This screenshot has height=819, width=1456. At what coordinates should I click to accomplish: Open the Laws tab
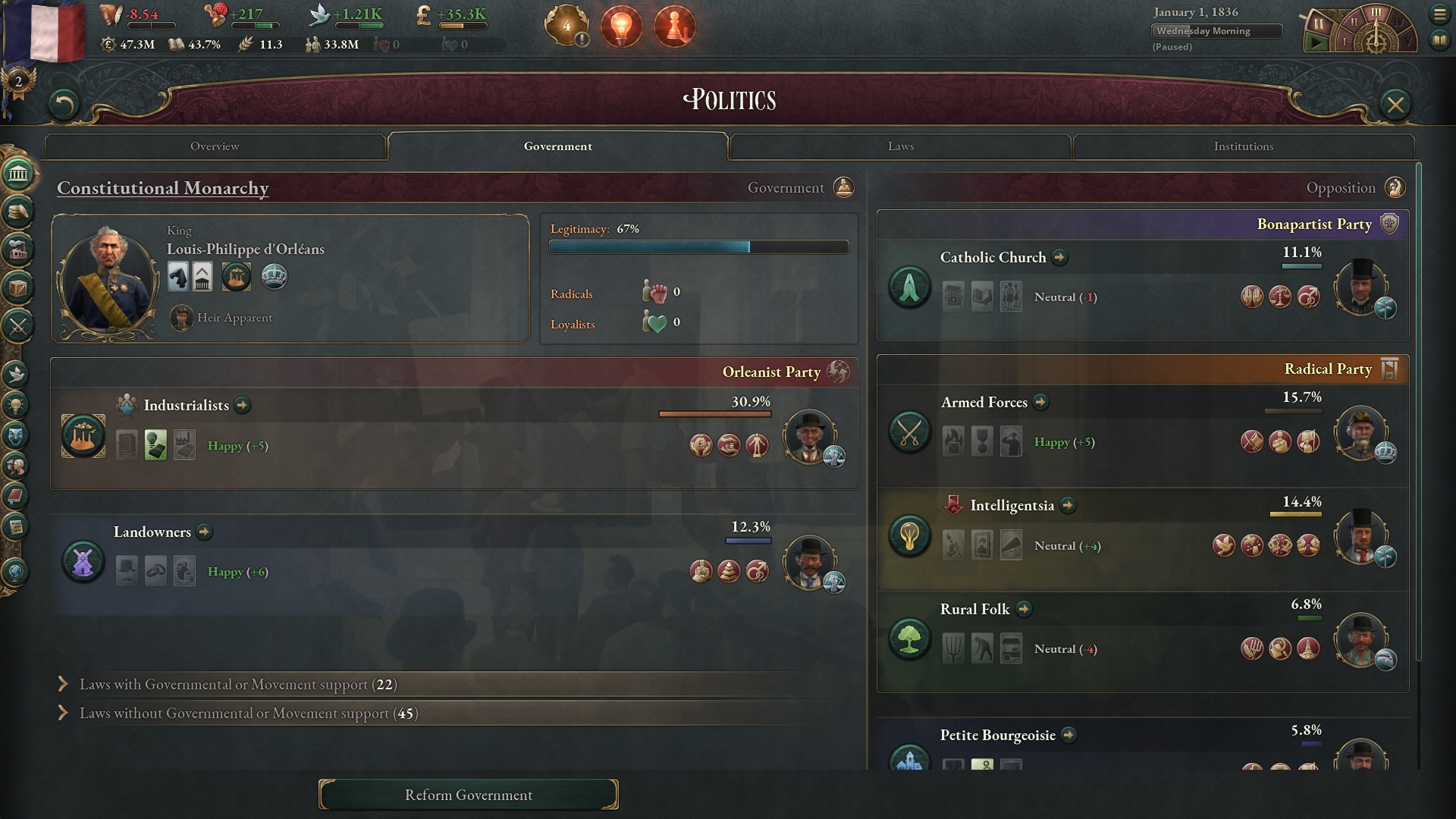pyautogui.click(x=900, y=146)
